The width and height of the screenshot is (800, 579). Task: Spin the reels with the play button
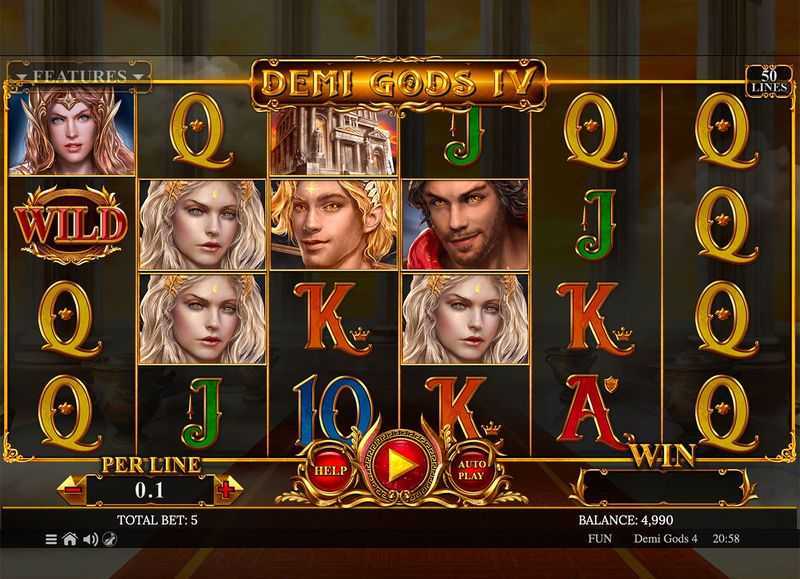pyautogui.click(x=400, y=466)
